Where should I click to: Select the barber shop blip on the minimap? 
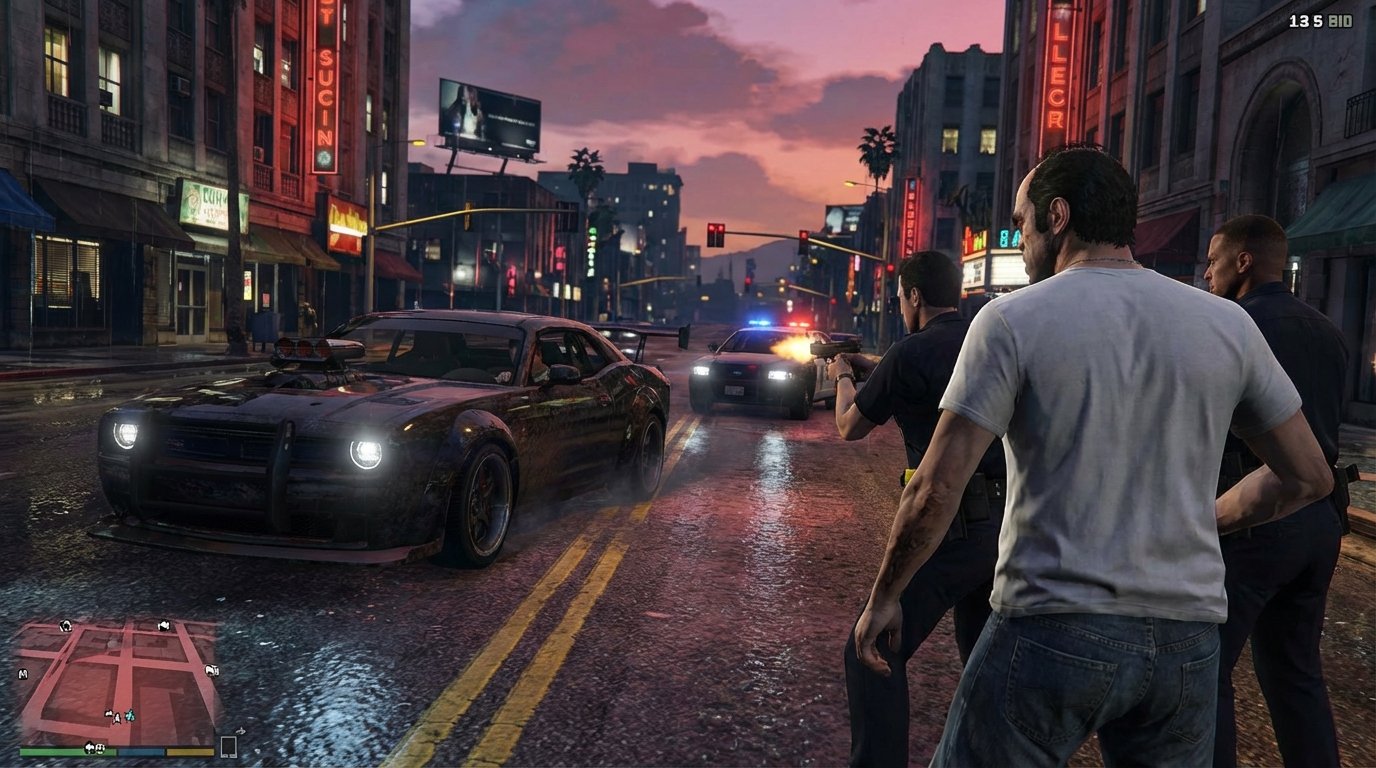[x=66, y=626]
